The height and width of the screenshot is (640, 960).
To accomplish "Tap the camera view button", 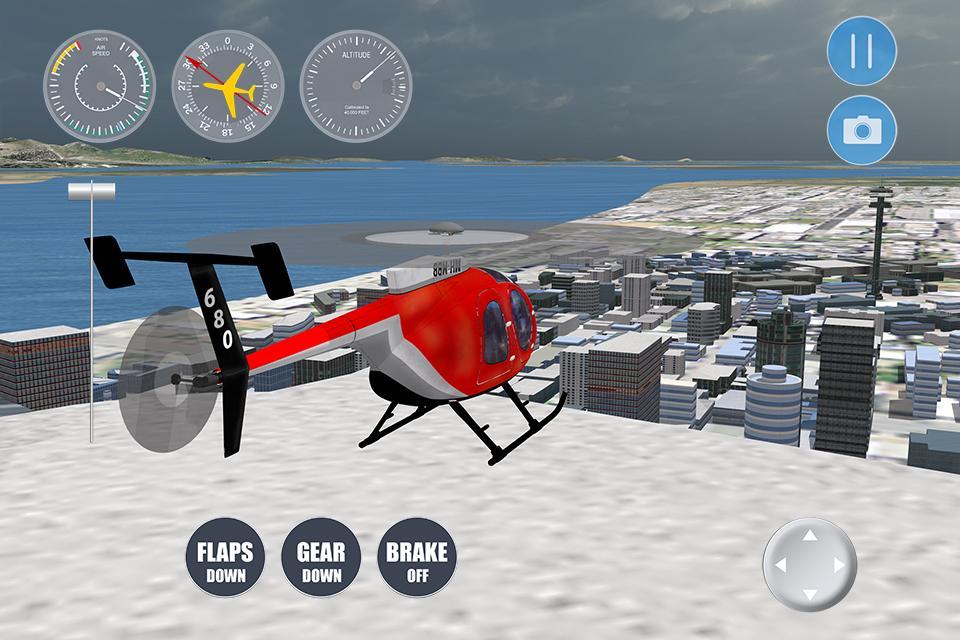I will click(x=862, y=130).
